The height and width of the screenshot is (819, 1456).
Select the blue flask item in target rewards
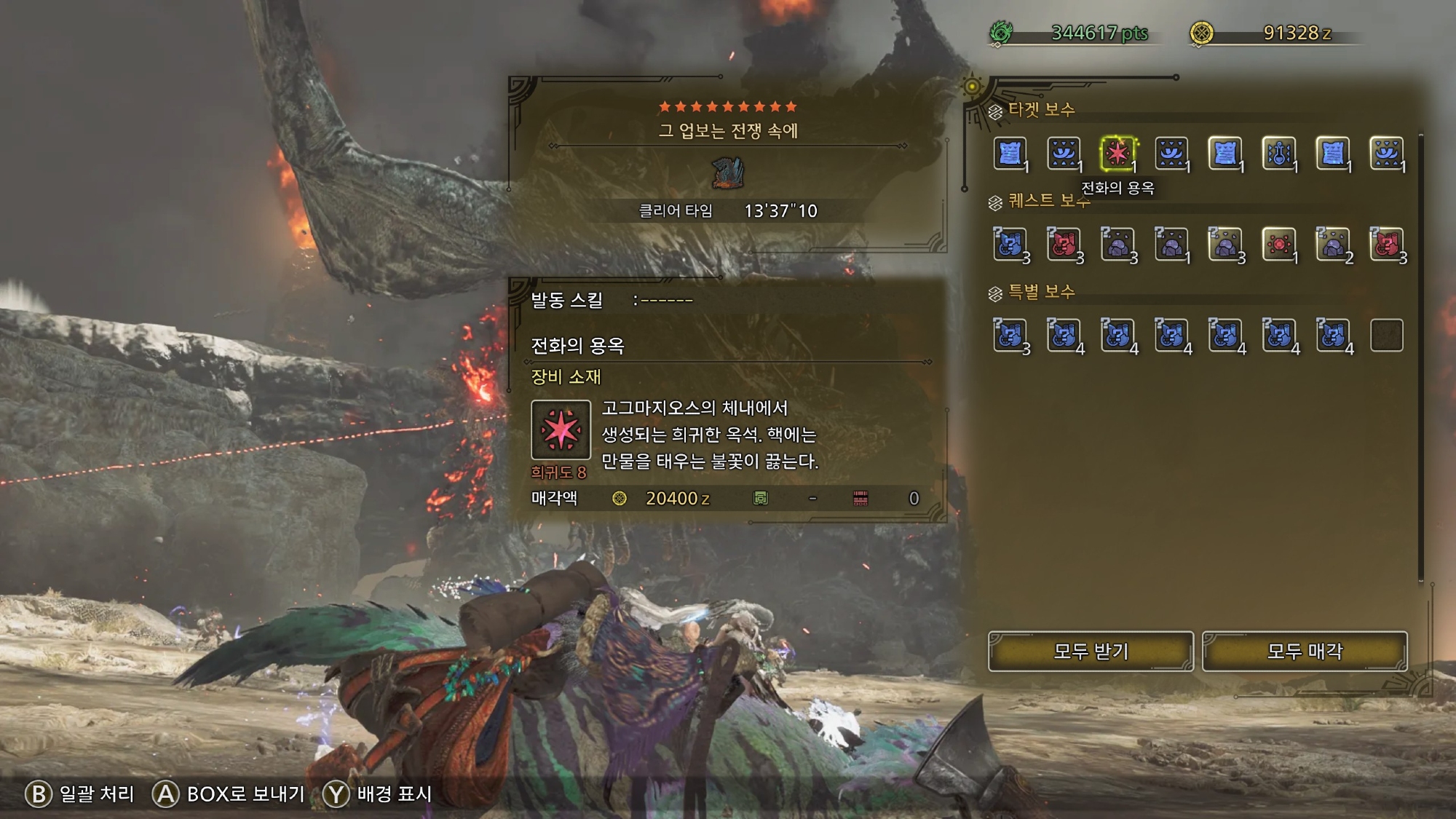tap(1279, 154)
